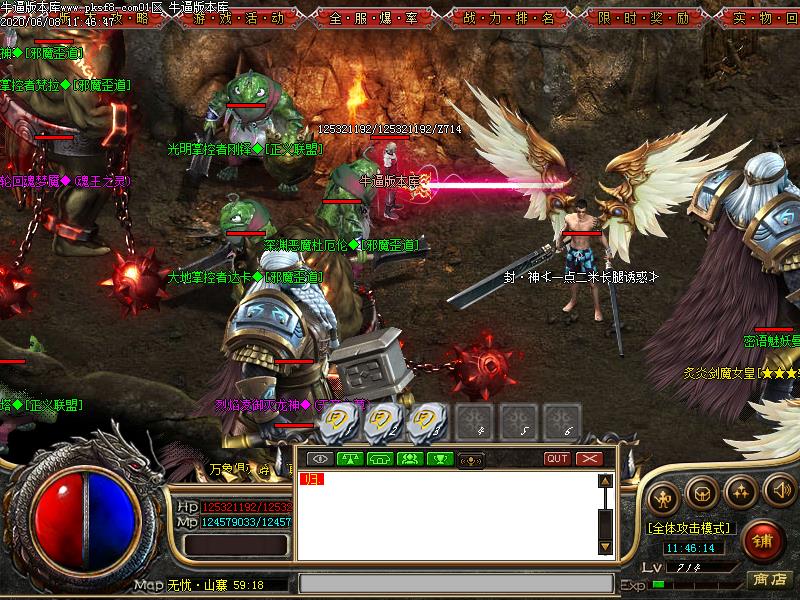Open the 商店 shop
The width and height of the screenshot is (800, 600).
tap(771, 580)
